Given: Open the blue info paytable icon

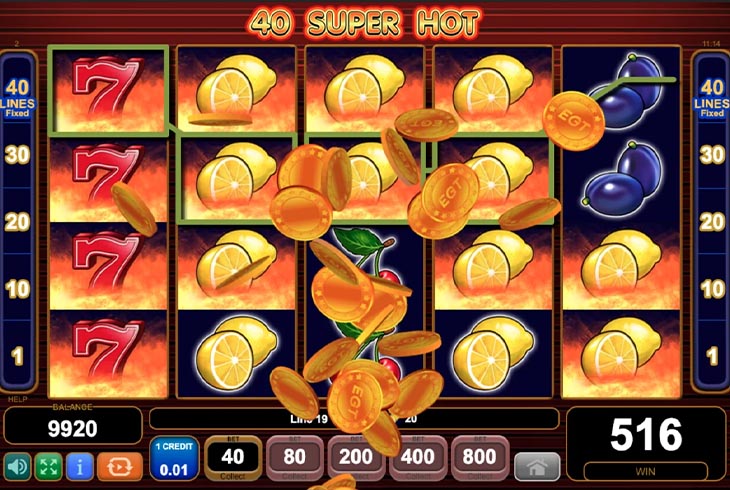Looking at the screenshot, I should tap(79, 466).
